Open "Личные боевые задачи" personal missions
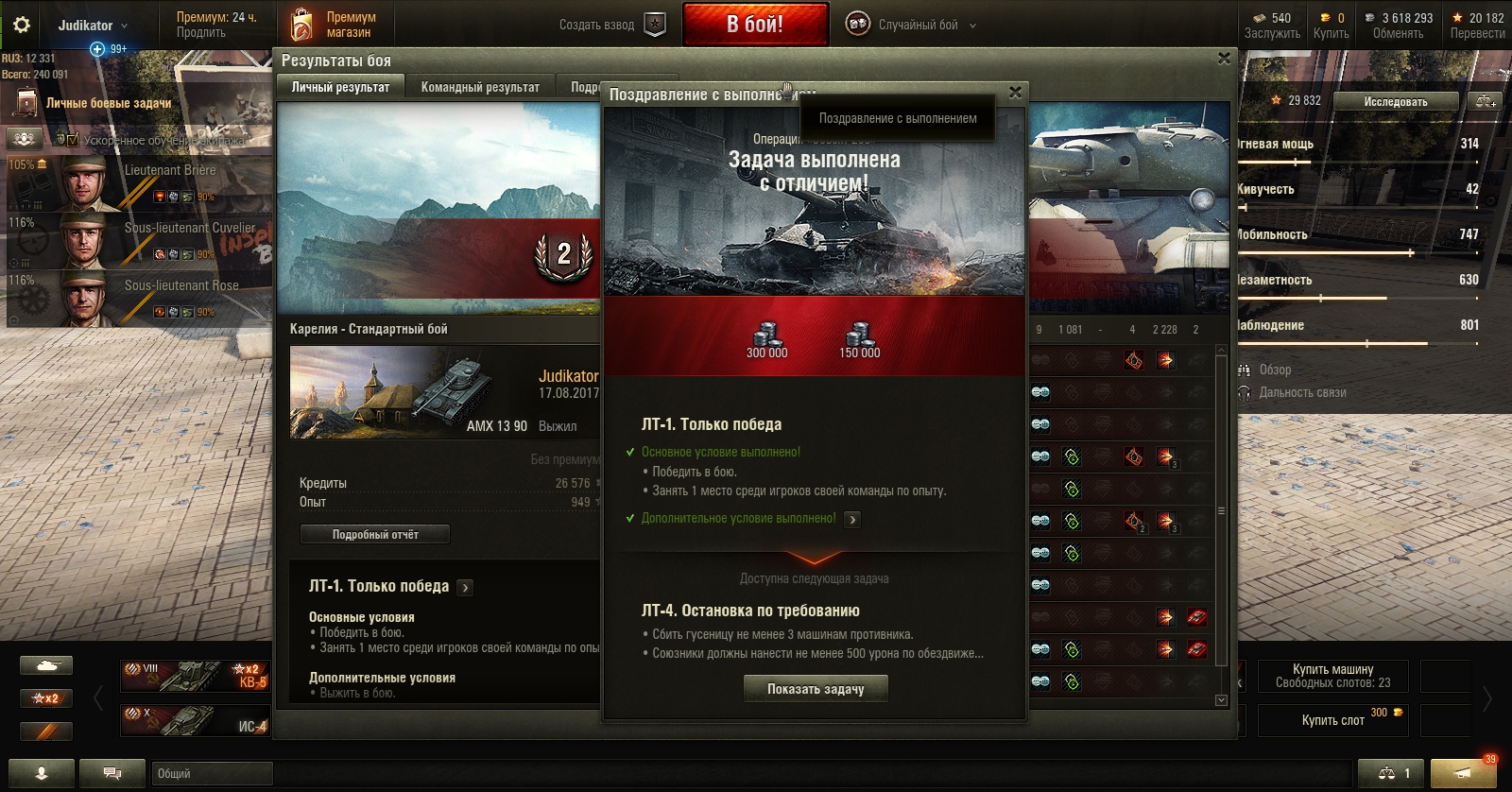This screenshot has height=792, width=1512. [108, 103]
